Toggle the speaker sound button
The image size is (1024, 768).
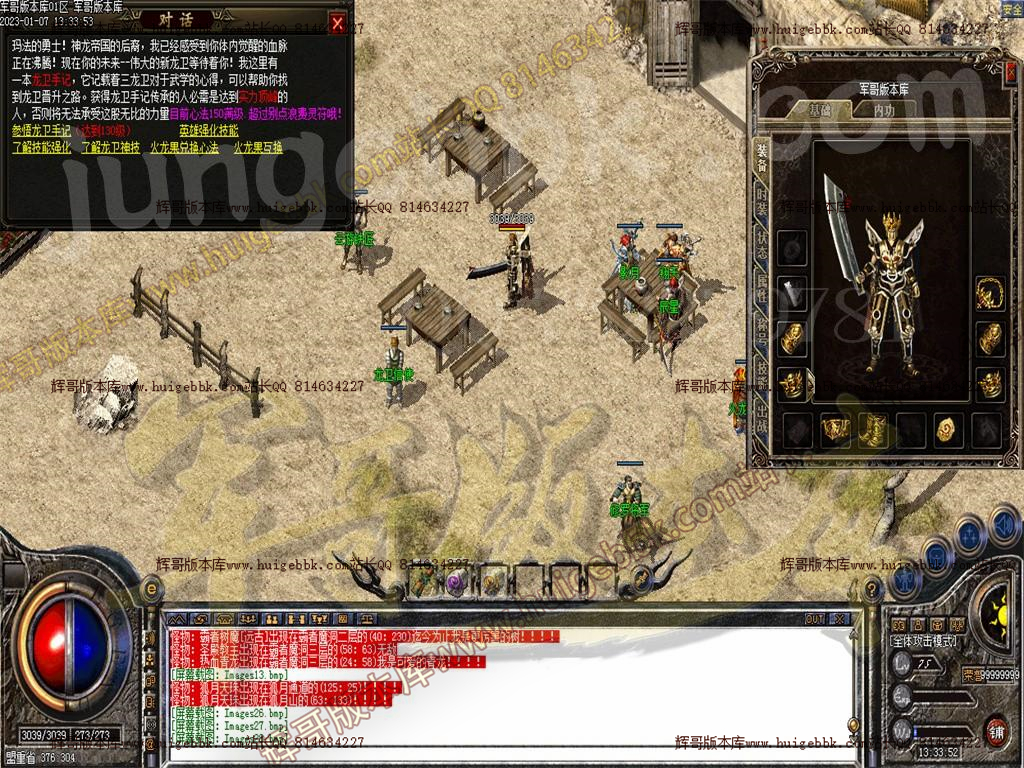[1004, 523]
